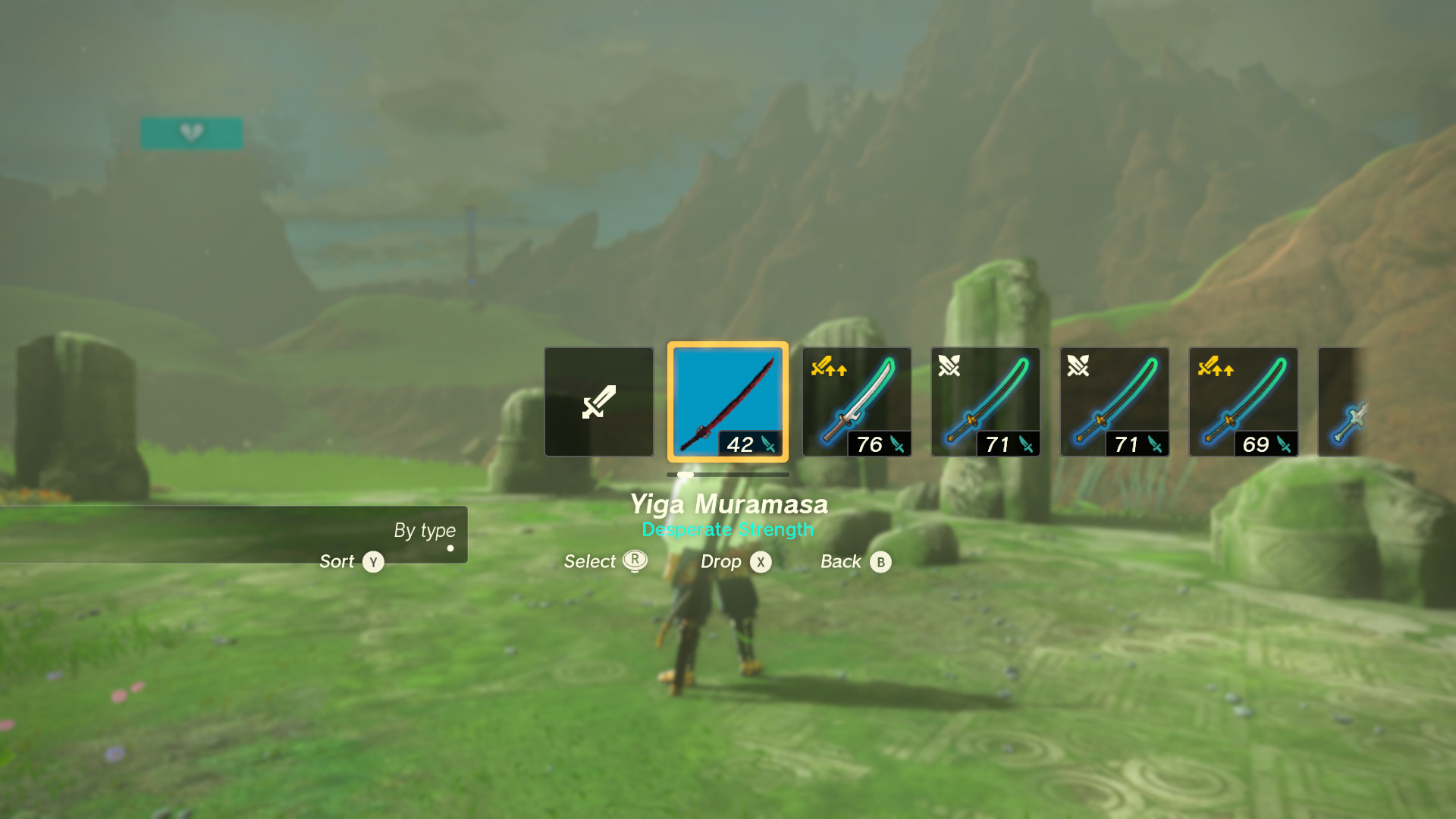
Task: Click the heart indicator at top left
Action: [192, 132]
